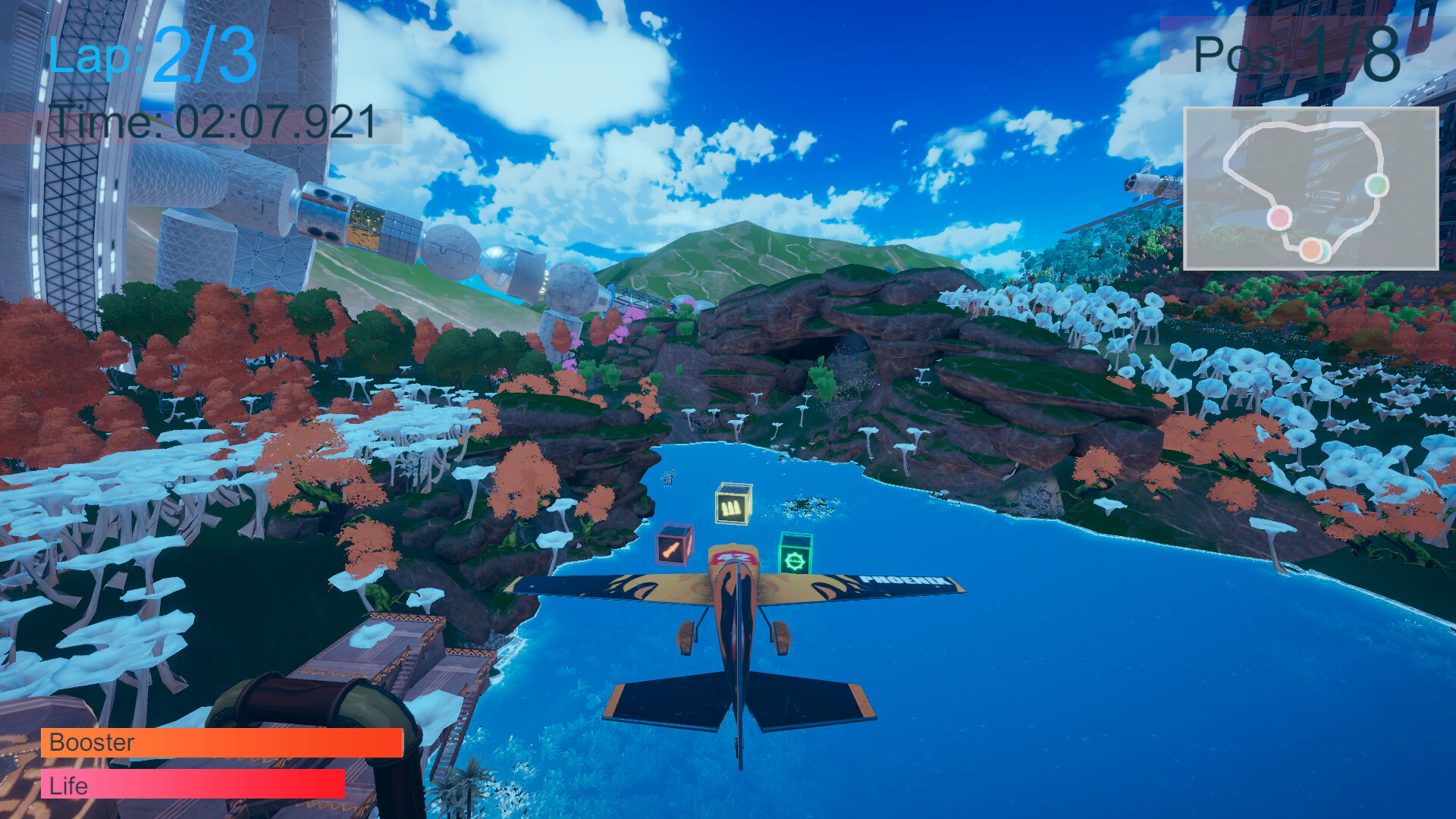Toggle the minimap overlay visibility
The width and height of the screenshot is (1456, 819).
(x=1313, y=190)
